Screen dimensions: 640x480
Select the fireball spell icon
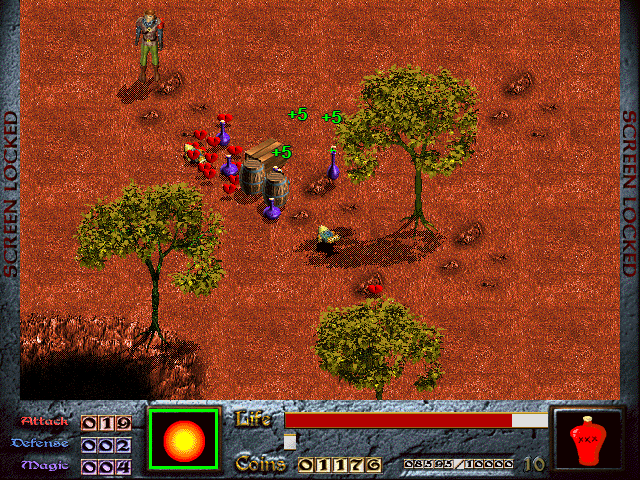click(x=183, y=439)
